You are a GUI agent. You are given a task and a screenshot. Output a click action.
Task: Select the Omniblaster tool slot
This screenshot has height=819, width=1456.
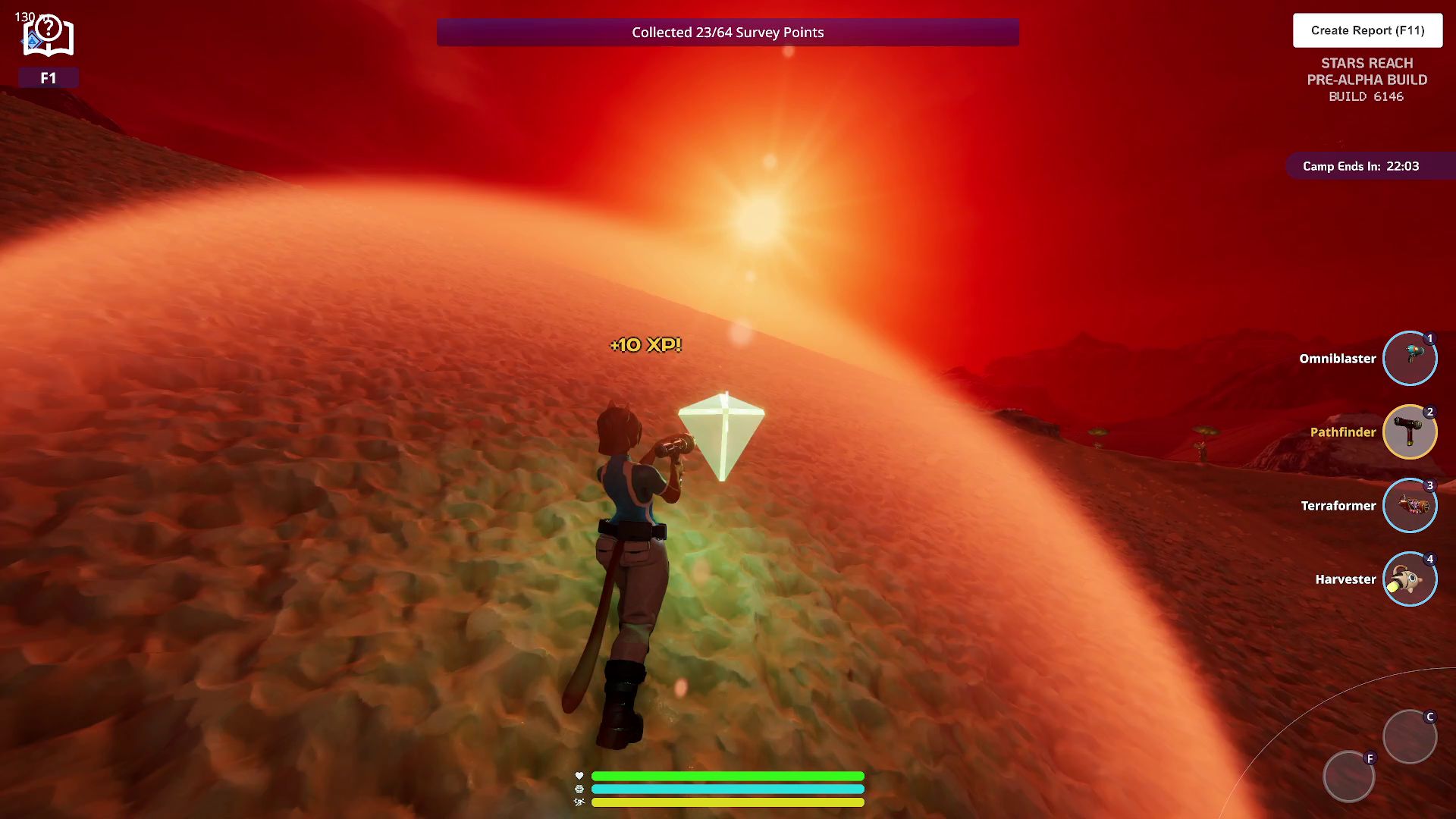pos(1409,358)
